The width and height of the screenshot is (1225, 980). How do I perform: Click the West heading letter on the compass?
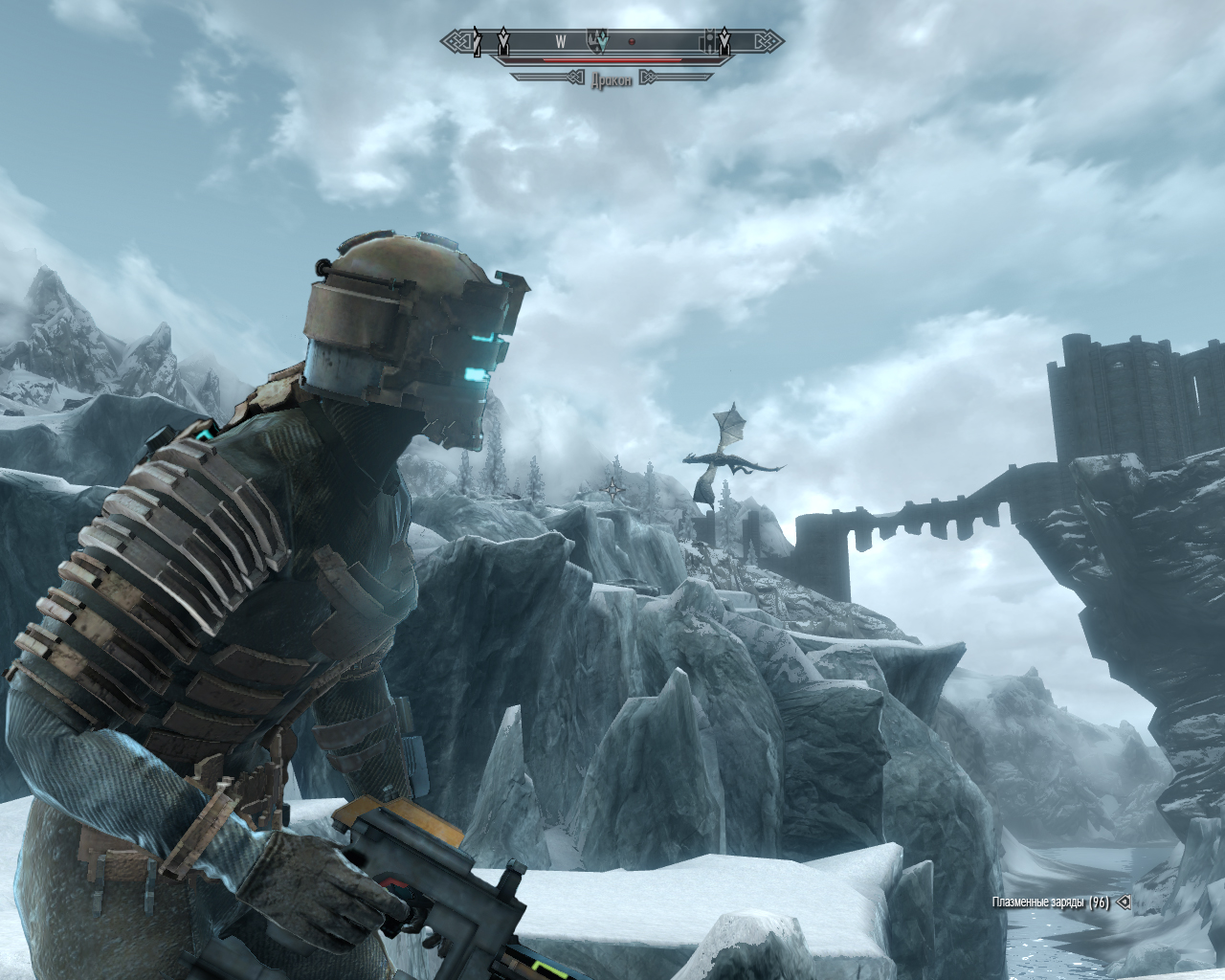coord(560,41)
